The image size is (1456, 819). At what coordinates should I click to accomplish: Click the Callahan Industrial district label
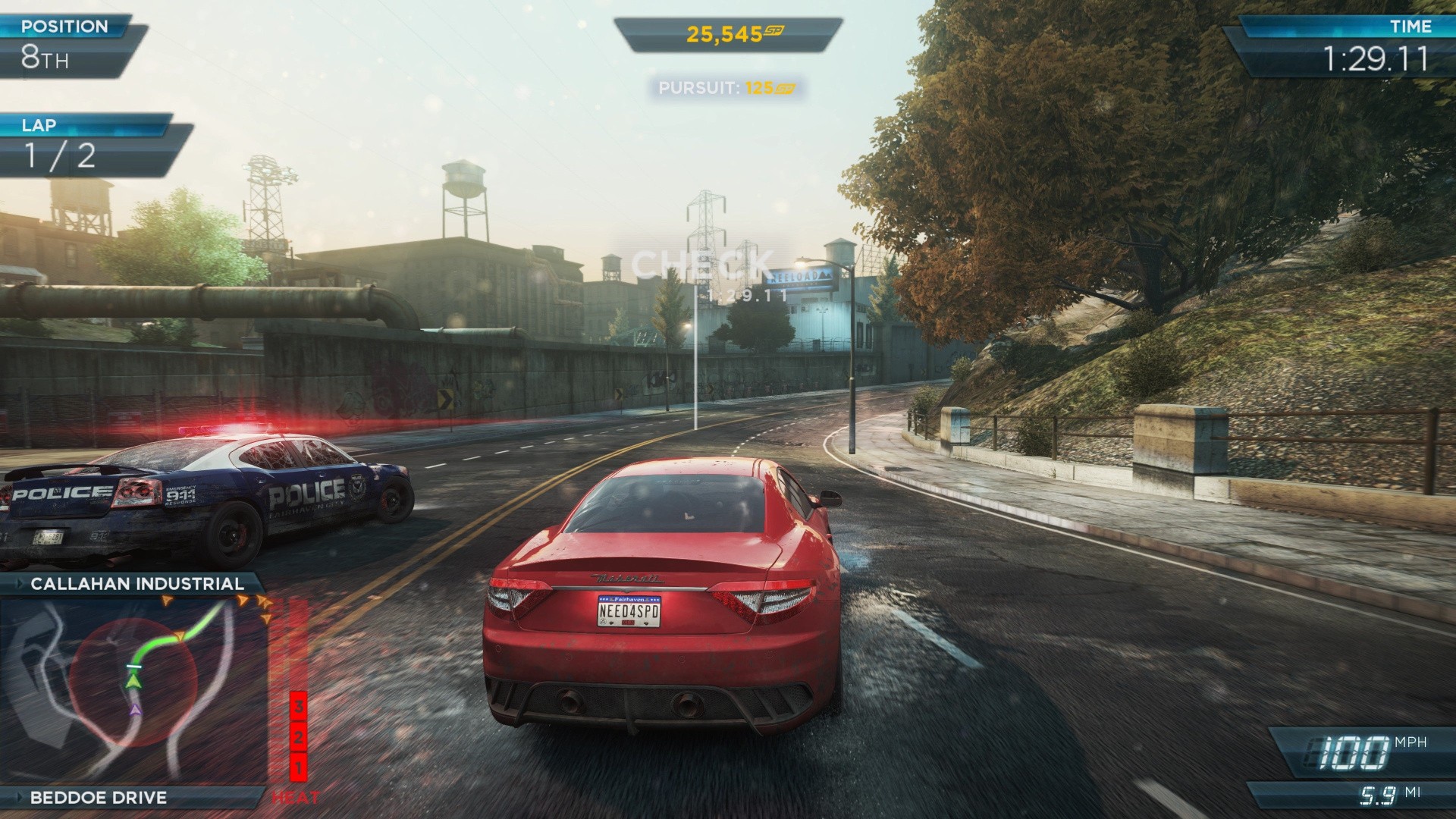click(137, 584)
